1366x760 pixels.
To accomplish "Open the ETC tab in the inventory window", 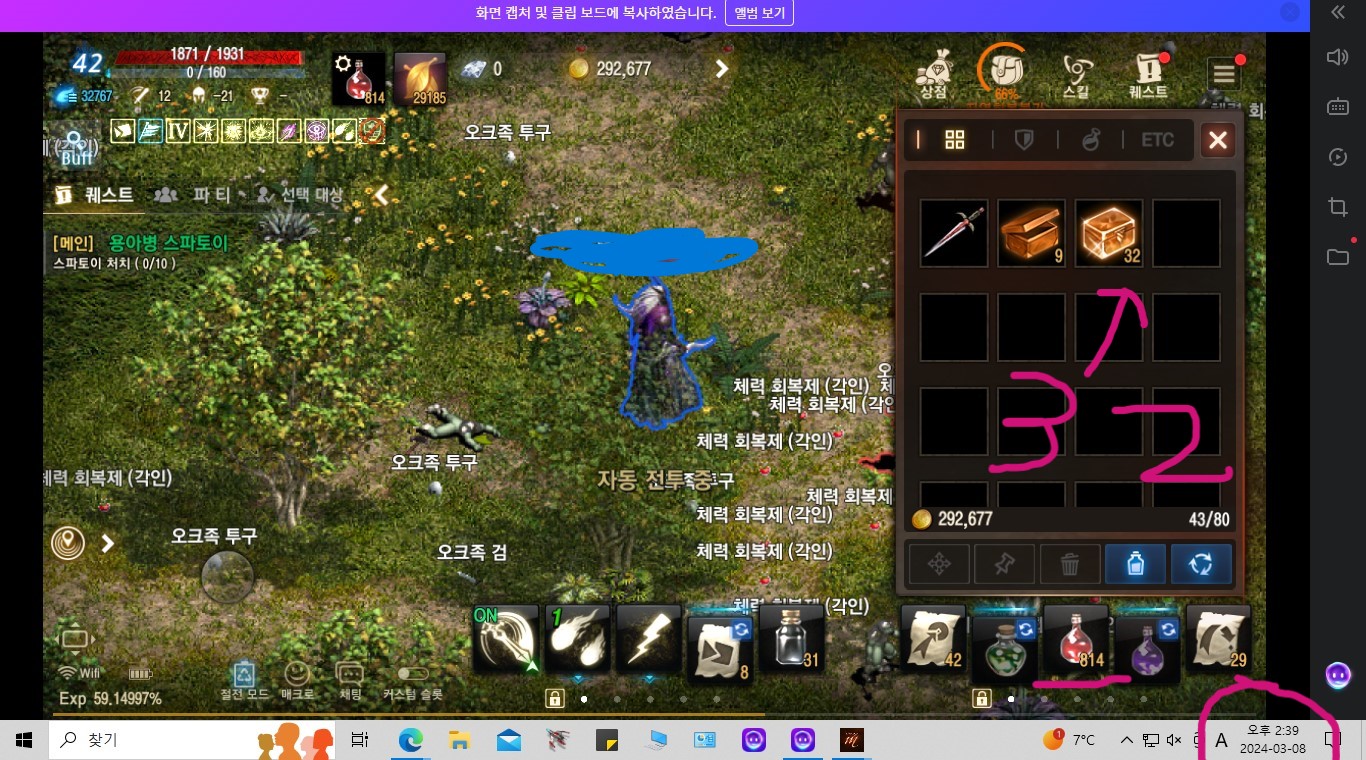I will [x=1157, y=139].
